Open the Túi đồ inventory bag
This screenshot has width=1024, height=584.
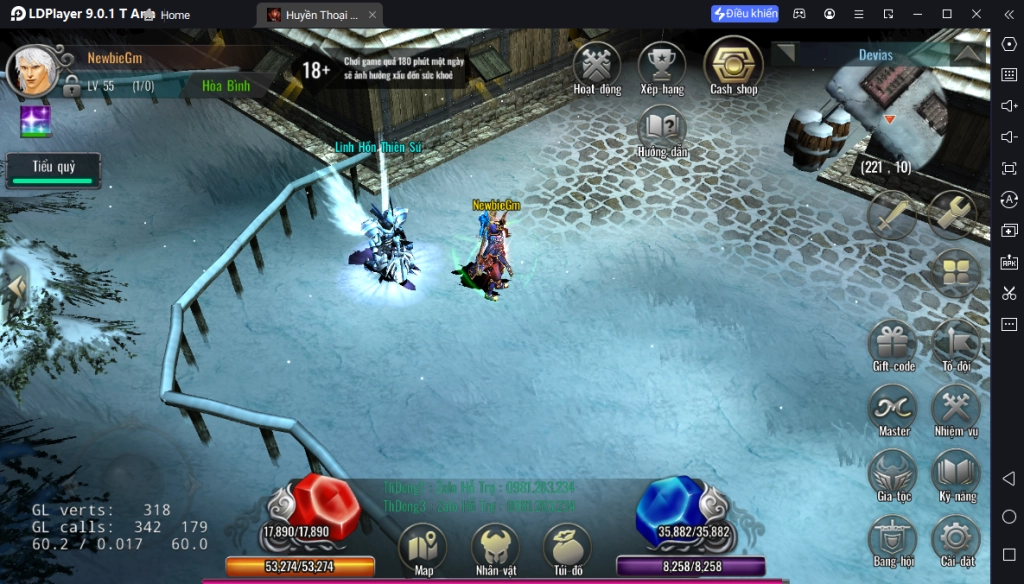(567, 547)
